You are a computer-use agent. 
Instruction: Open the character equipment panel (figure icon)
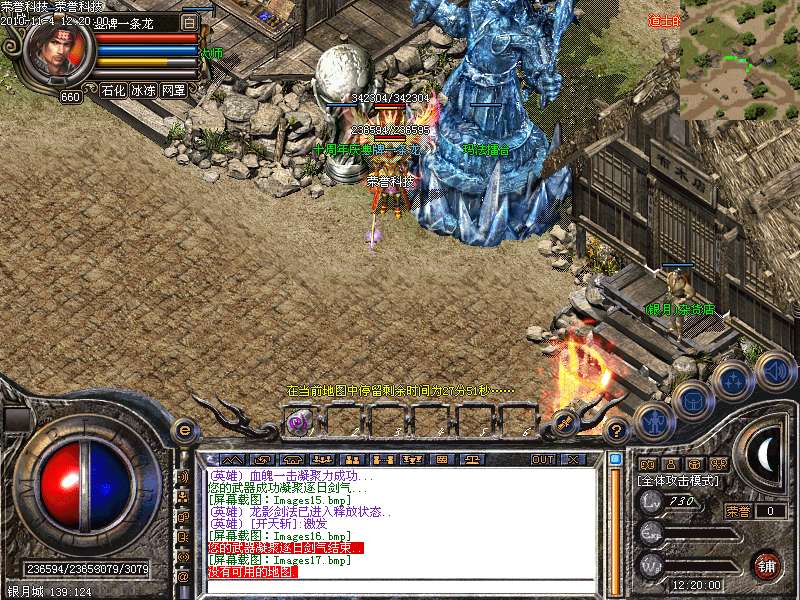point(652,422)
